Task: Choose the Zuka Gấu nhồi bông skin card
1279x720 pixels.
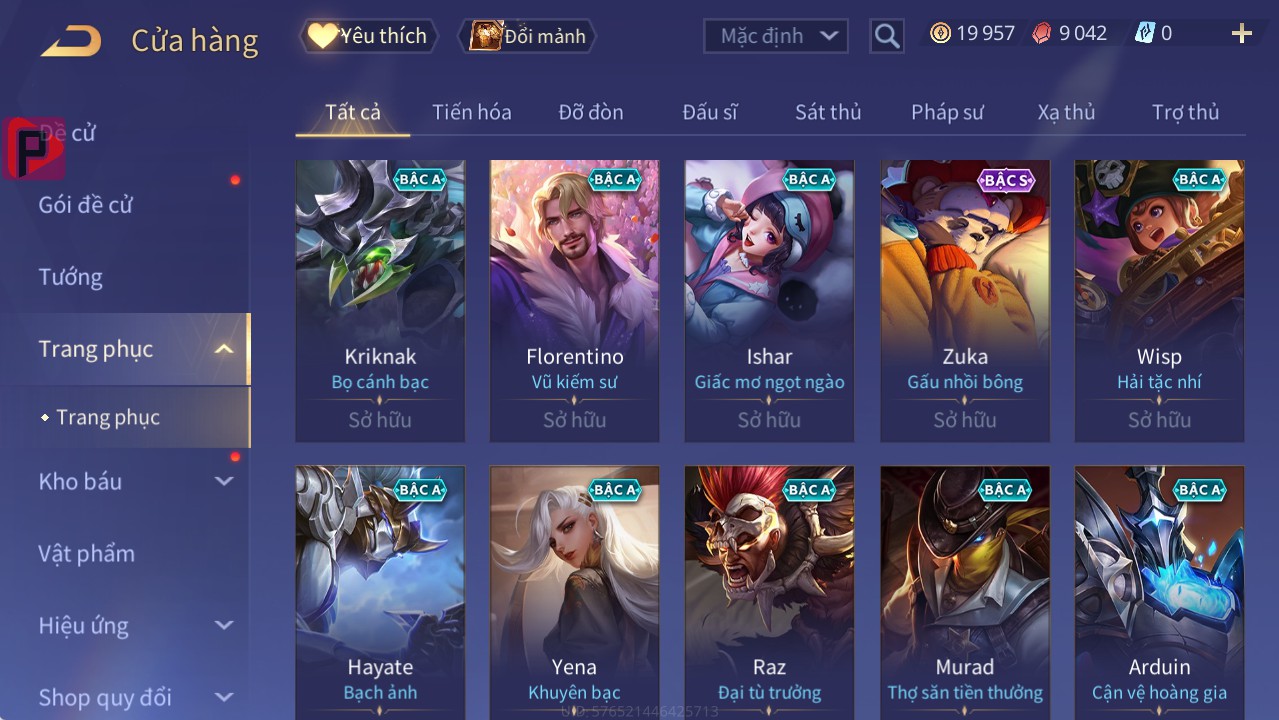Action: tap(965, 300)
